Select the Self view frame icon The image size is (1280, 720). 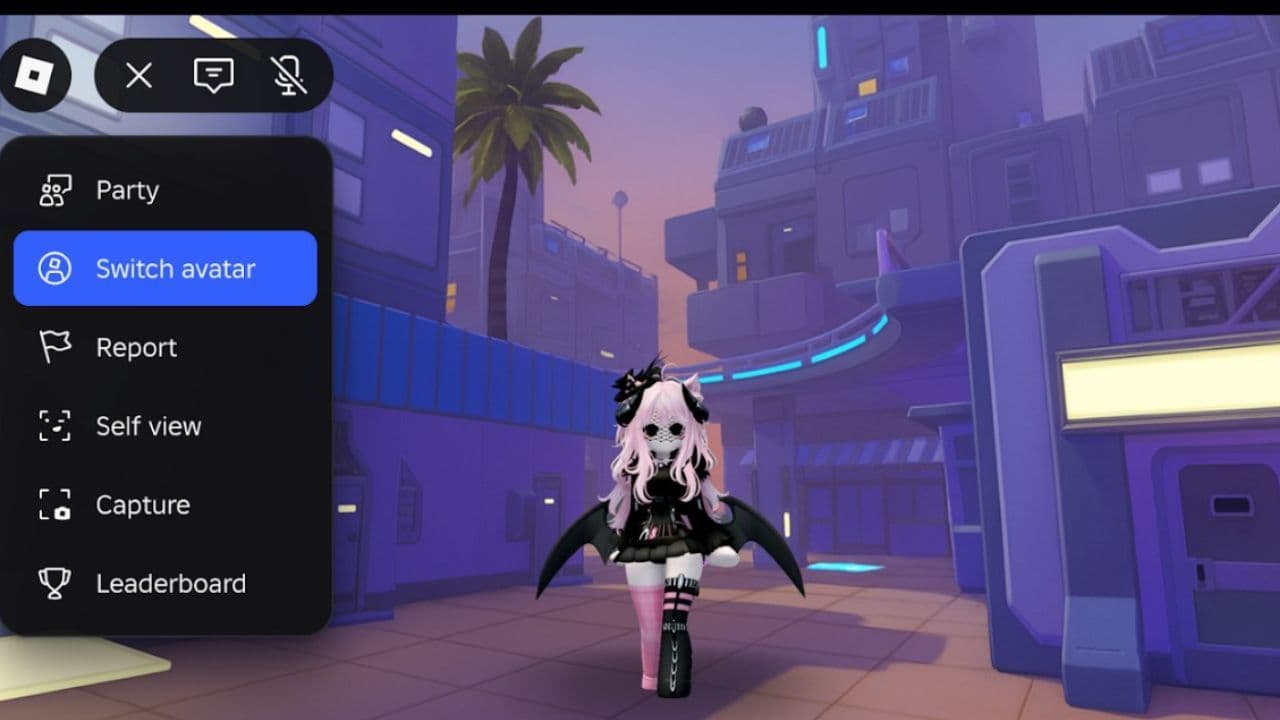(56, 425)
